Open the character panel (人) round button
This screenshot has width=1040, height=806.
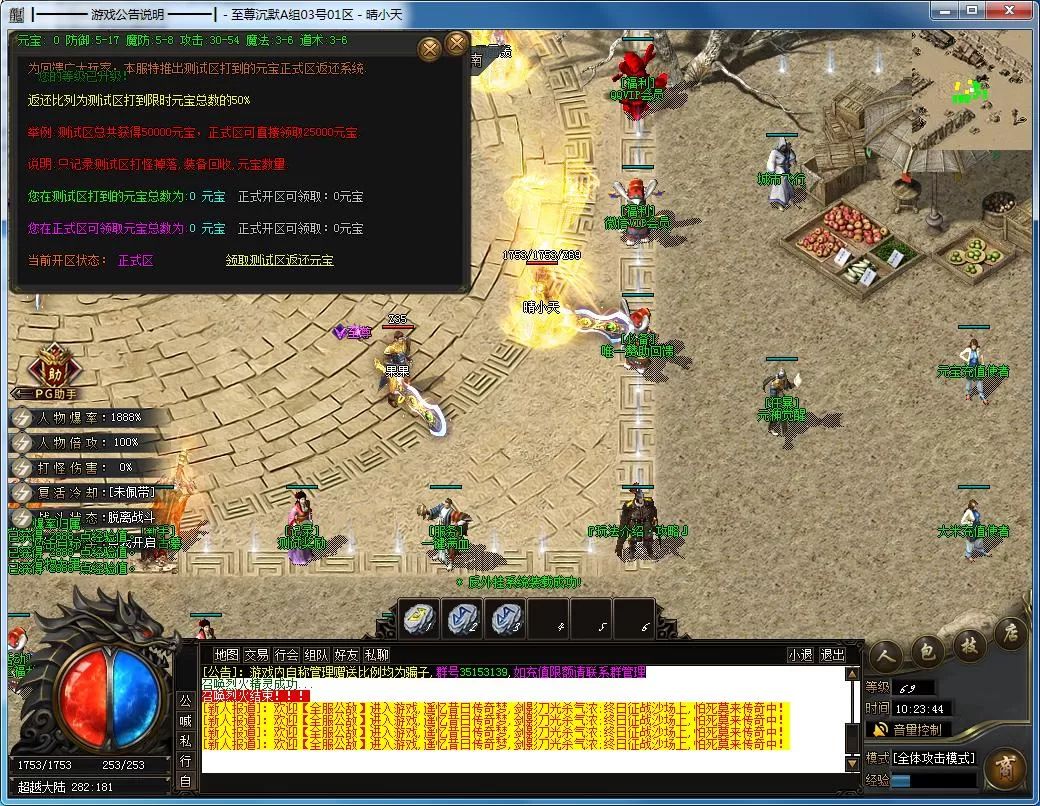(x=885, y=656)
